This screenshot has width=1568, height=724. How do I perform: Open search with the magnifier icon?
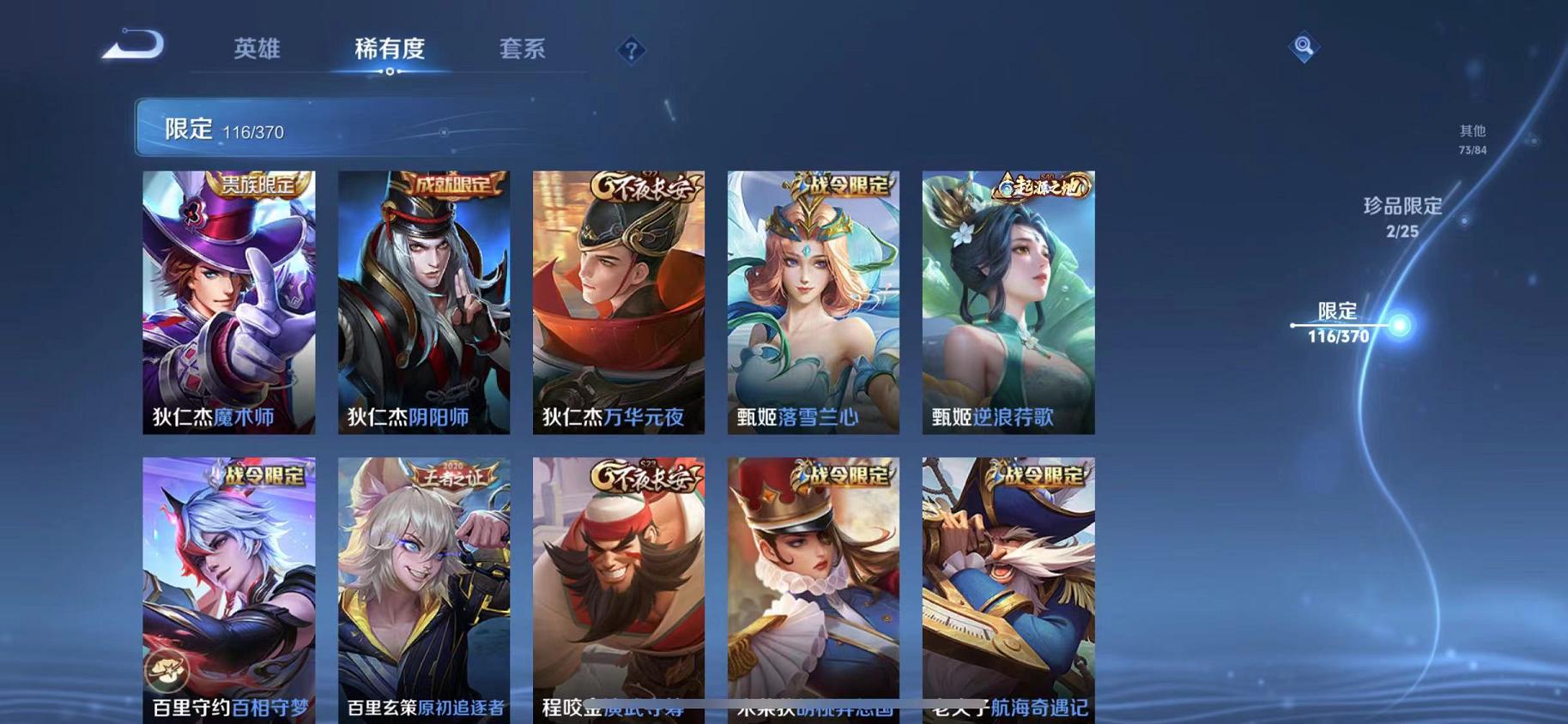(1303, 46)
